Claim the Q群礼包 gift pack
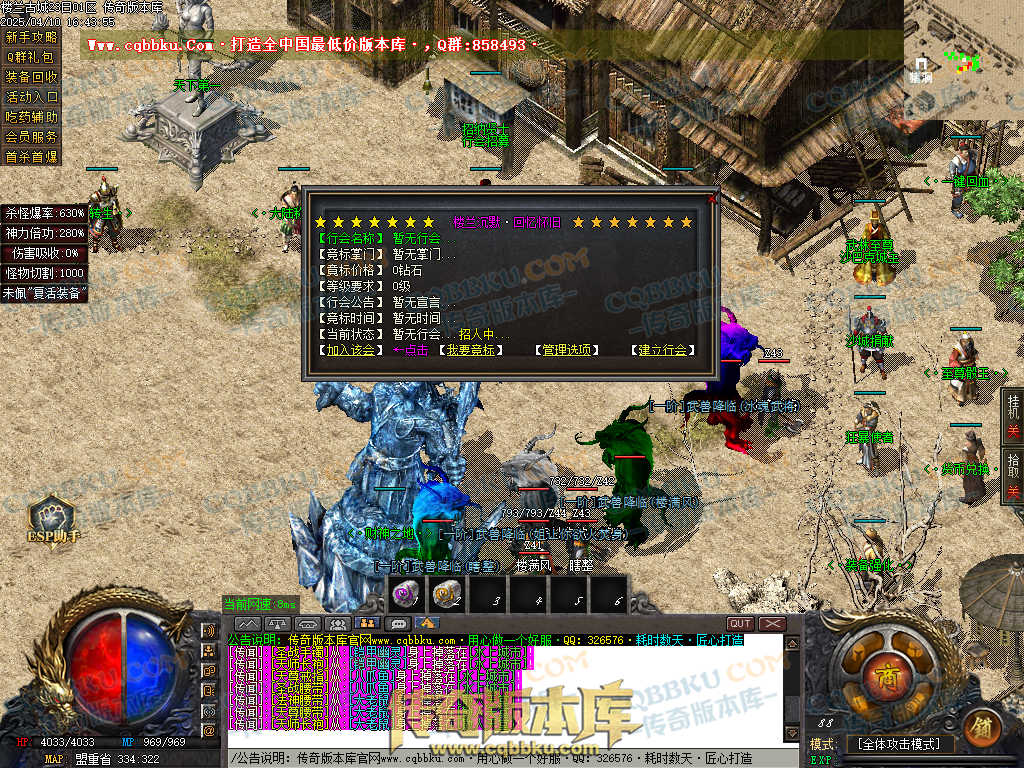 coord(31,57)
